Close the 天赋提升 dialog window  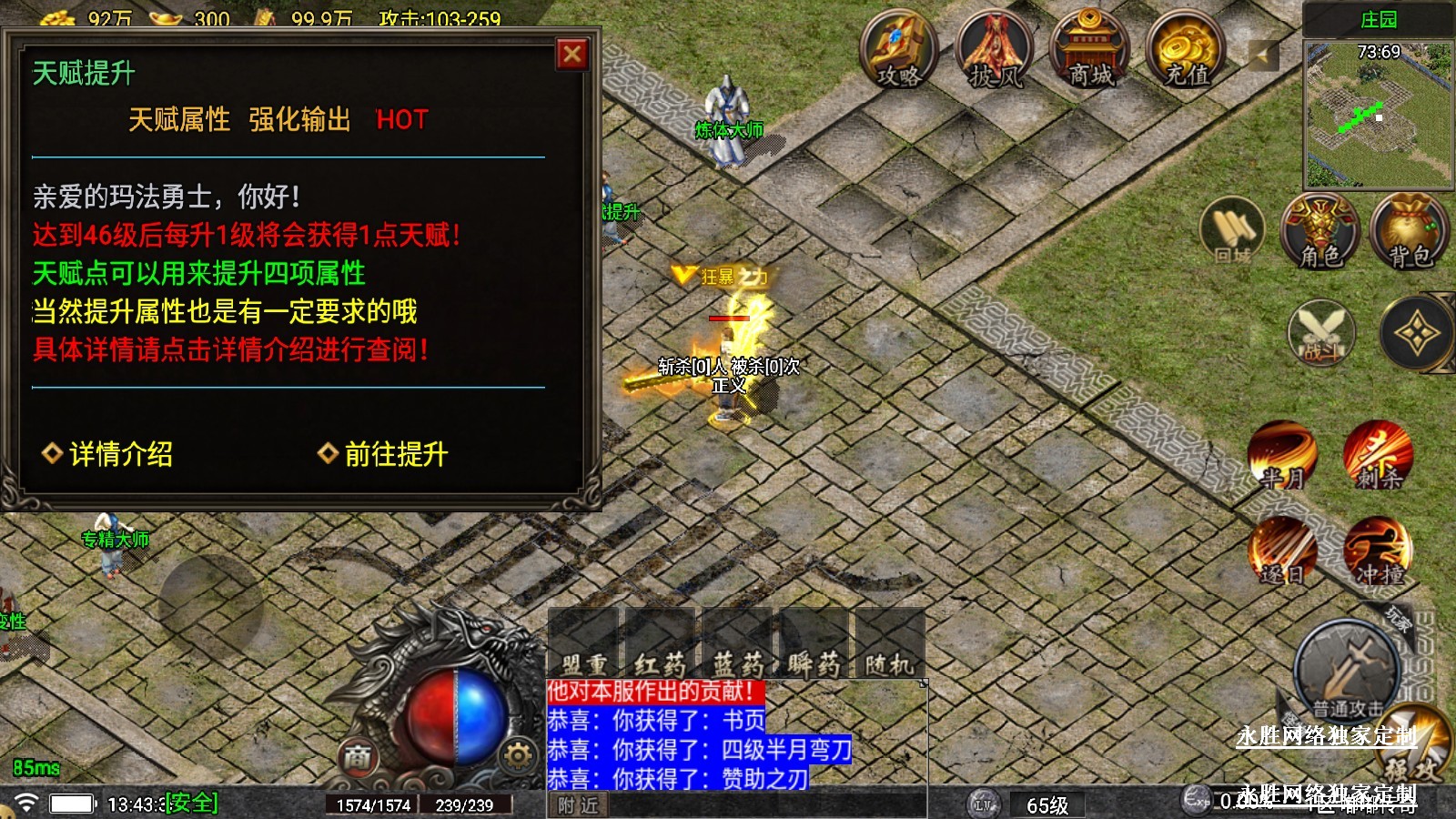click(x=572, y=55)
